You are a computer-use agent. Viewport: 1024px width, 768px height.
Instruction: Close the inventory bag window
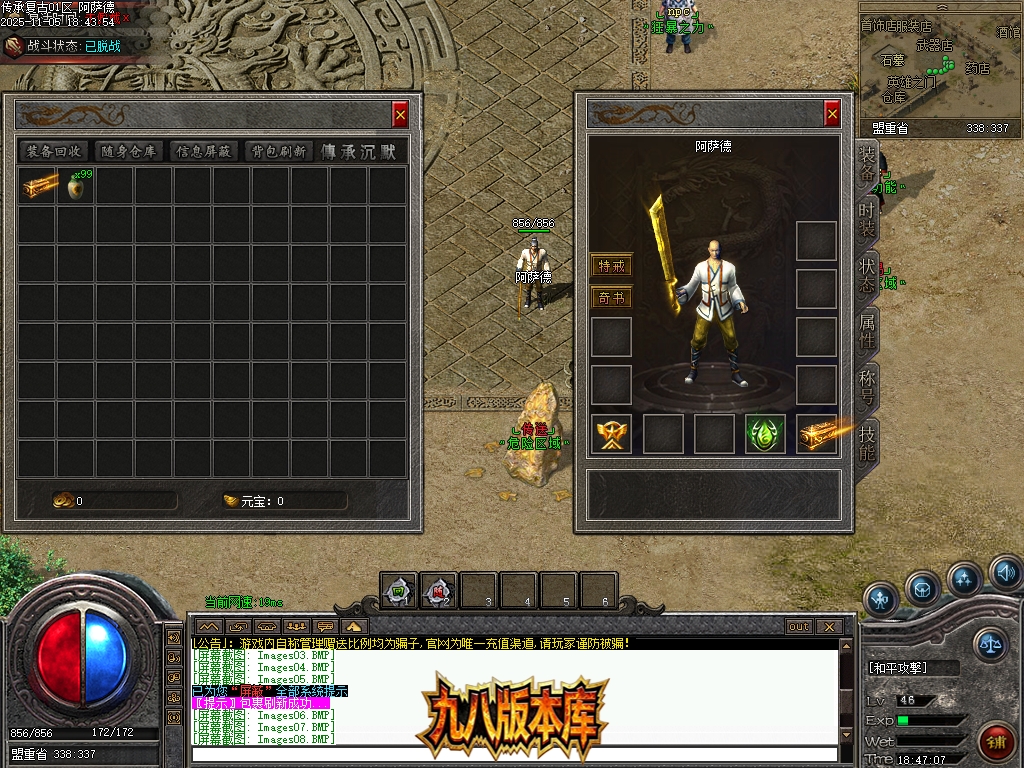(x=400, y=115)
